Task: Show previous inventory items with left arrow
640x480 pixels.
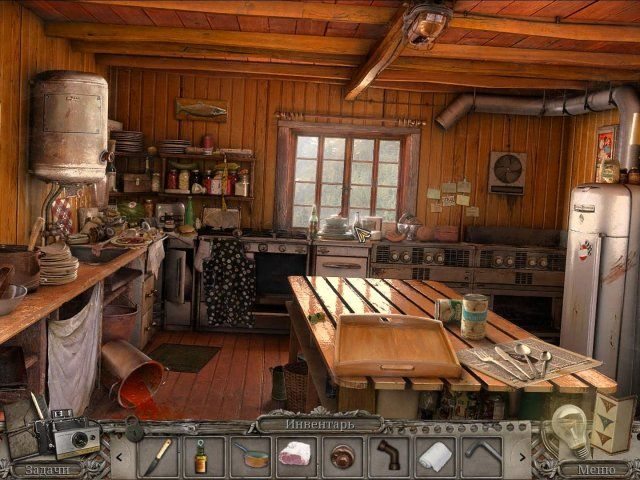Action: pos(118,457)
